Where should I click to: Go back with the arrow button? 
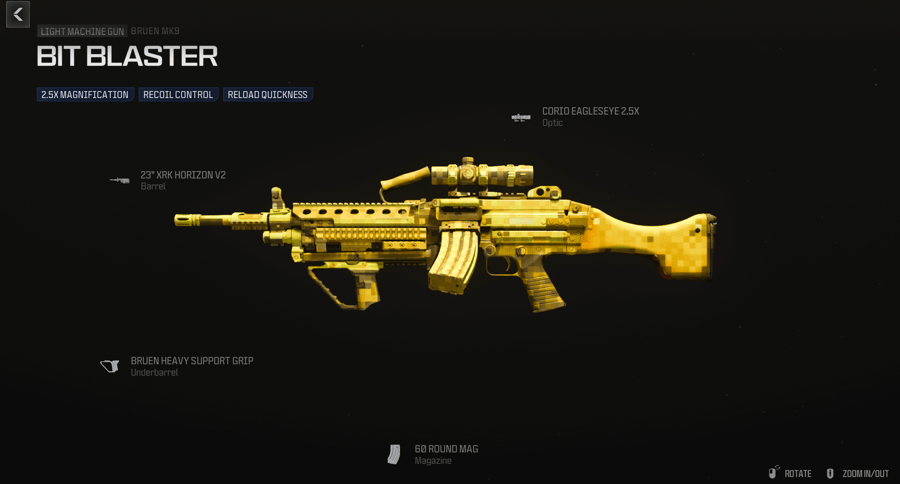point(18,14)
